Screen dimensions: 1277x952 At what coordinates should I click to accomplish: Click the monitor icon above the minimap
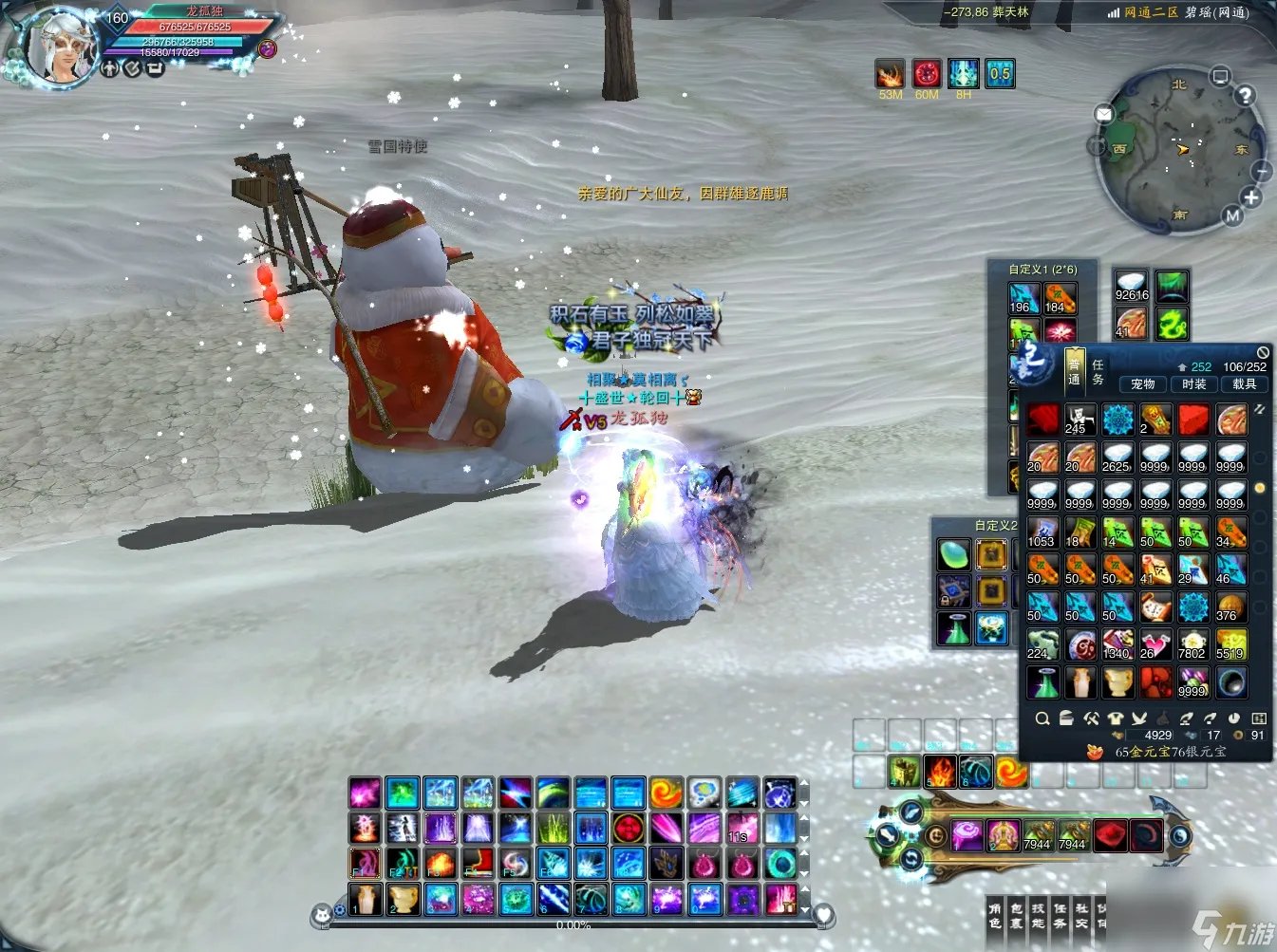coord(1221,76)
